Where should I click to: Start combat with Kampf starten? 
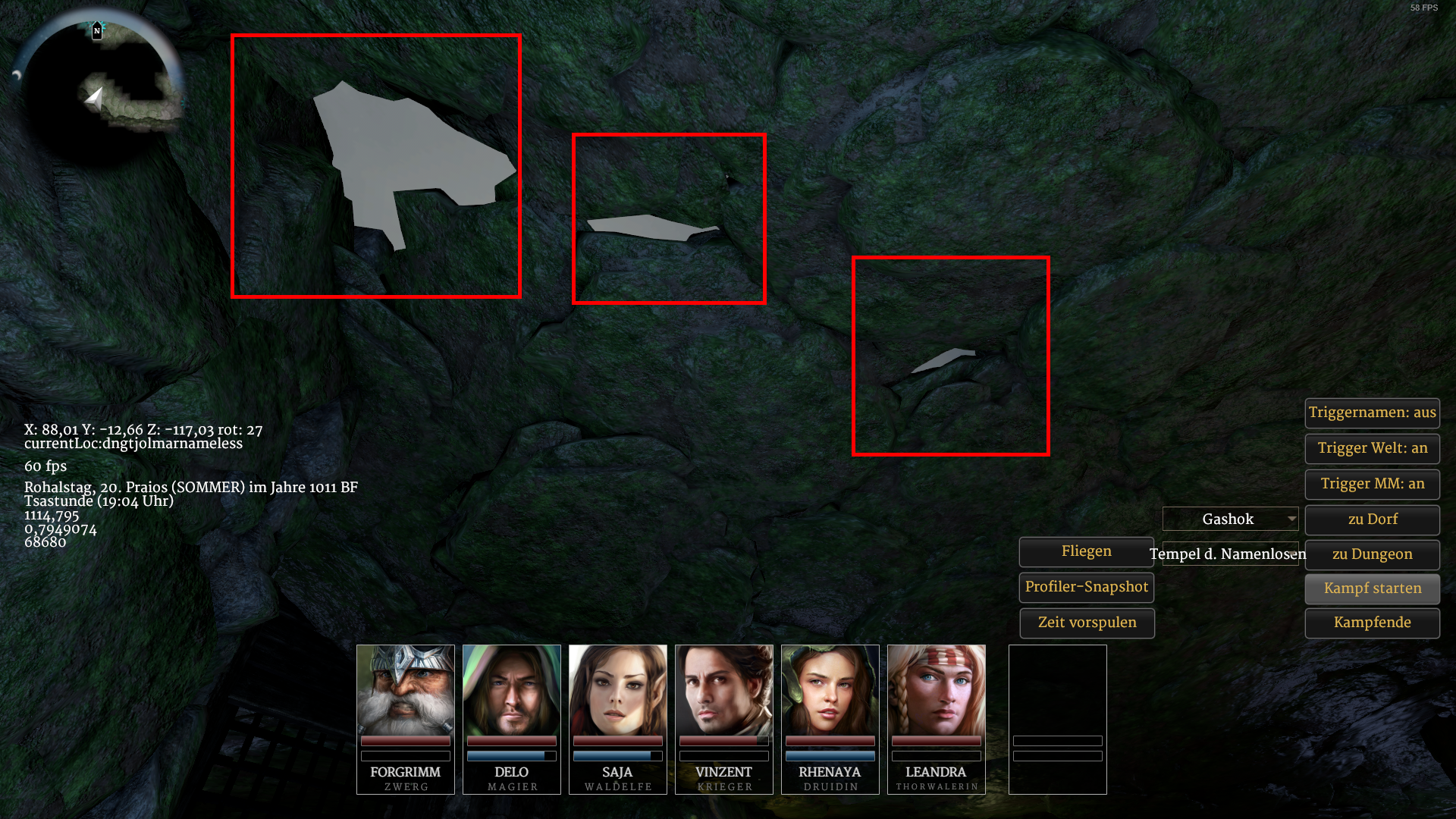[1372, 588]
